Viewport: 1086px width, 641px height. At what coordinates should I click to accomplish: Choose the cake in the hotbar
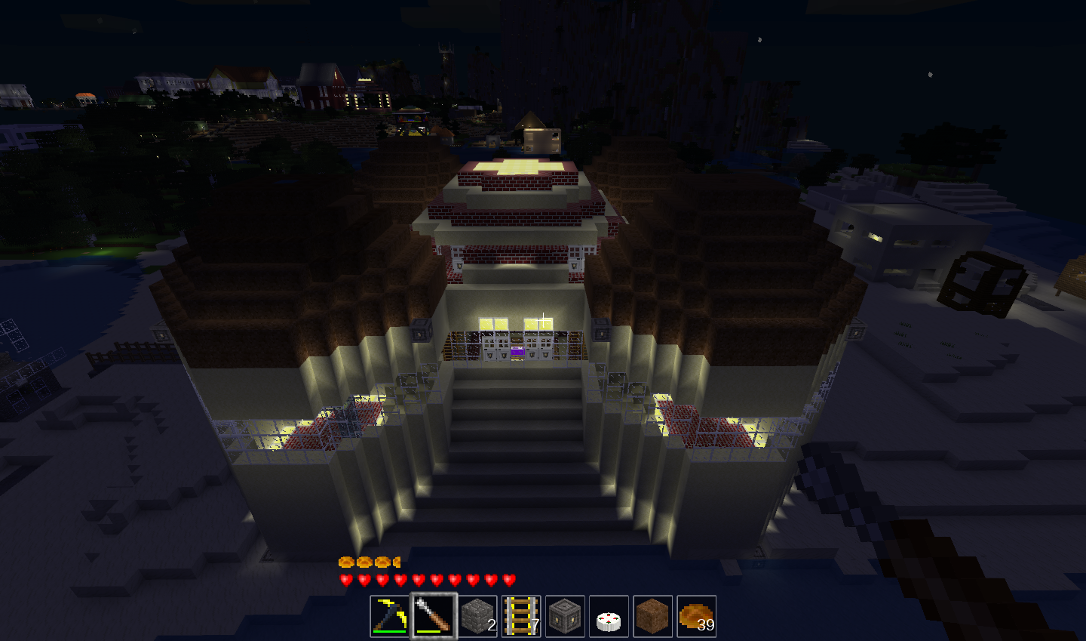point(609,616)
